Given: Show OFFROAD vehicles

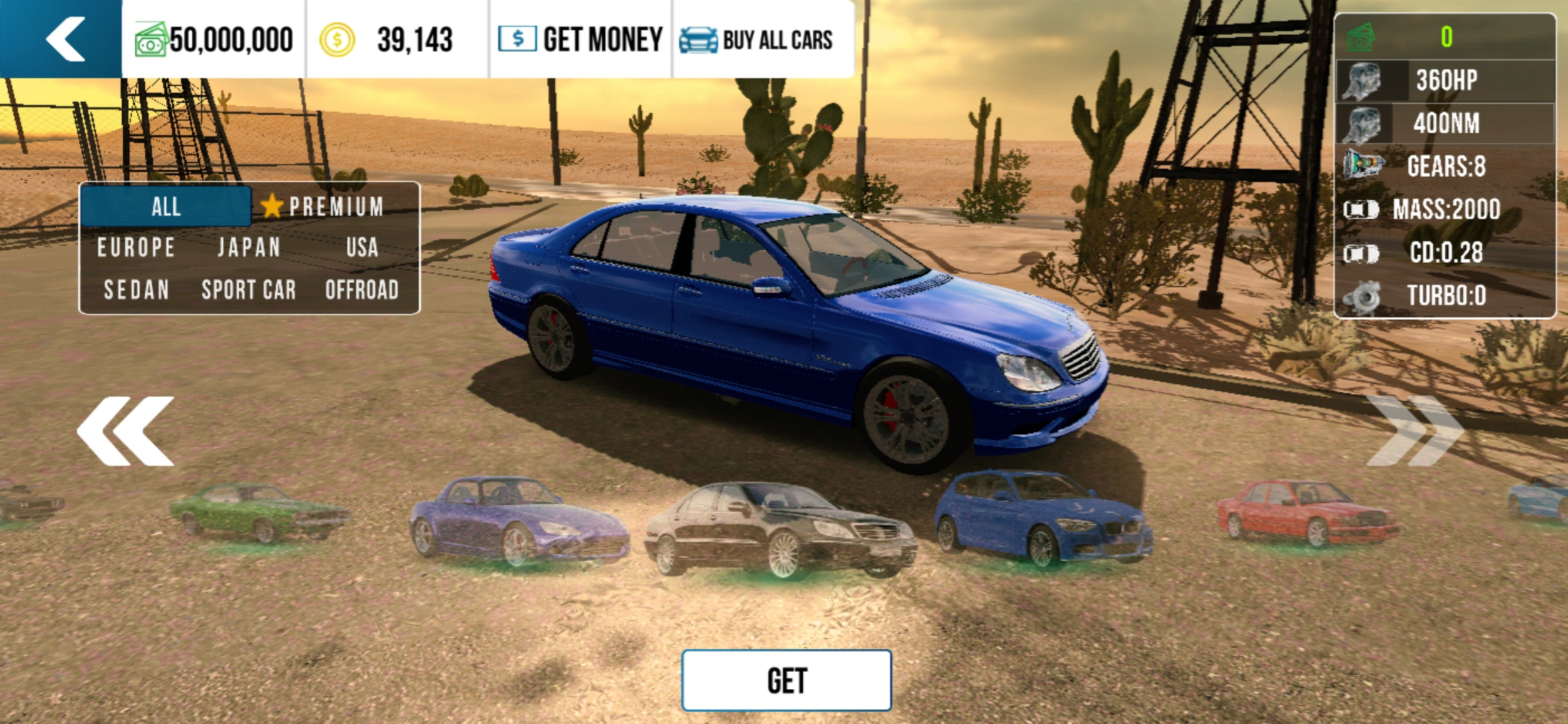Looking at the screenshot, I should [362, 290].
